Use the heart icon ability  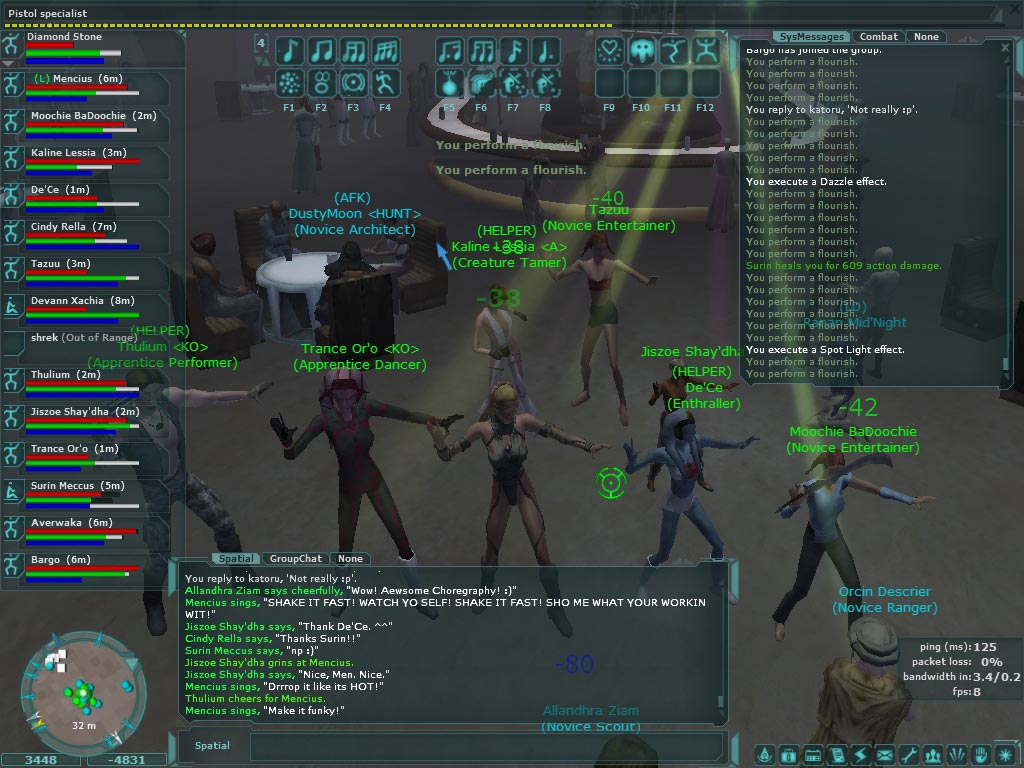pos(609,51)
